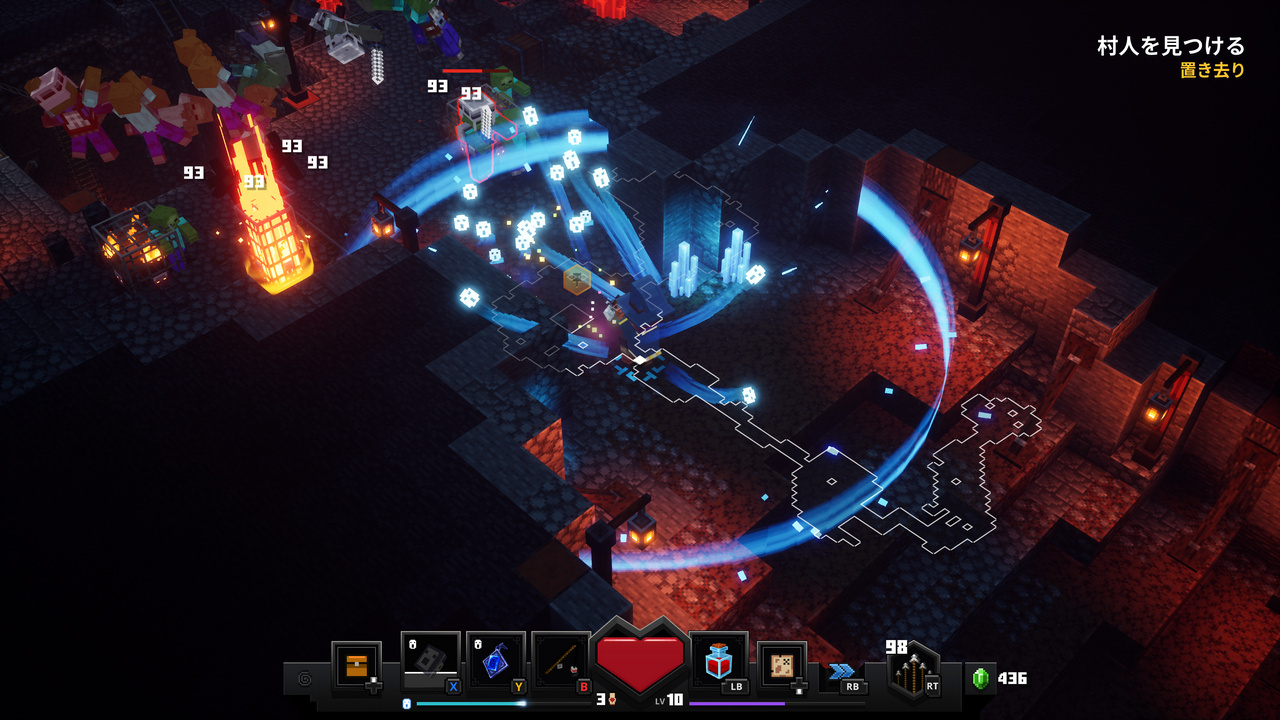Click the green emerald currency icon

(980, 678)
